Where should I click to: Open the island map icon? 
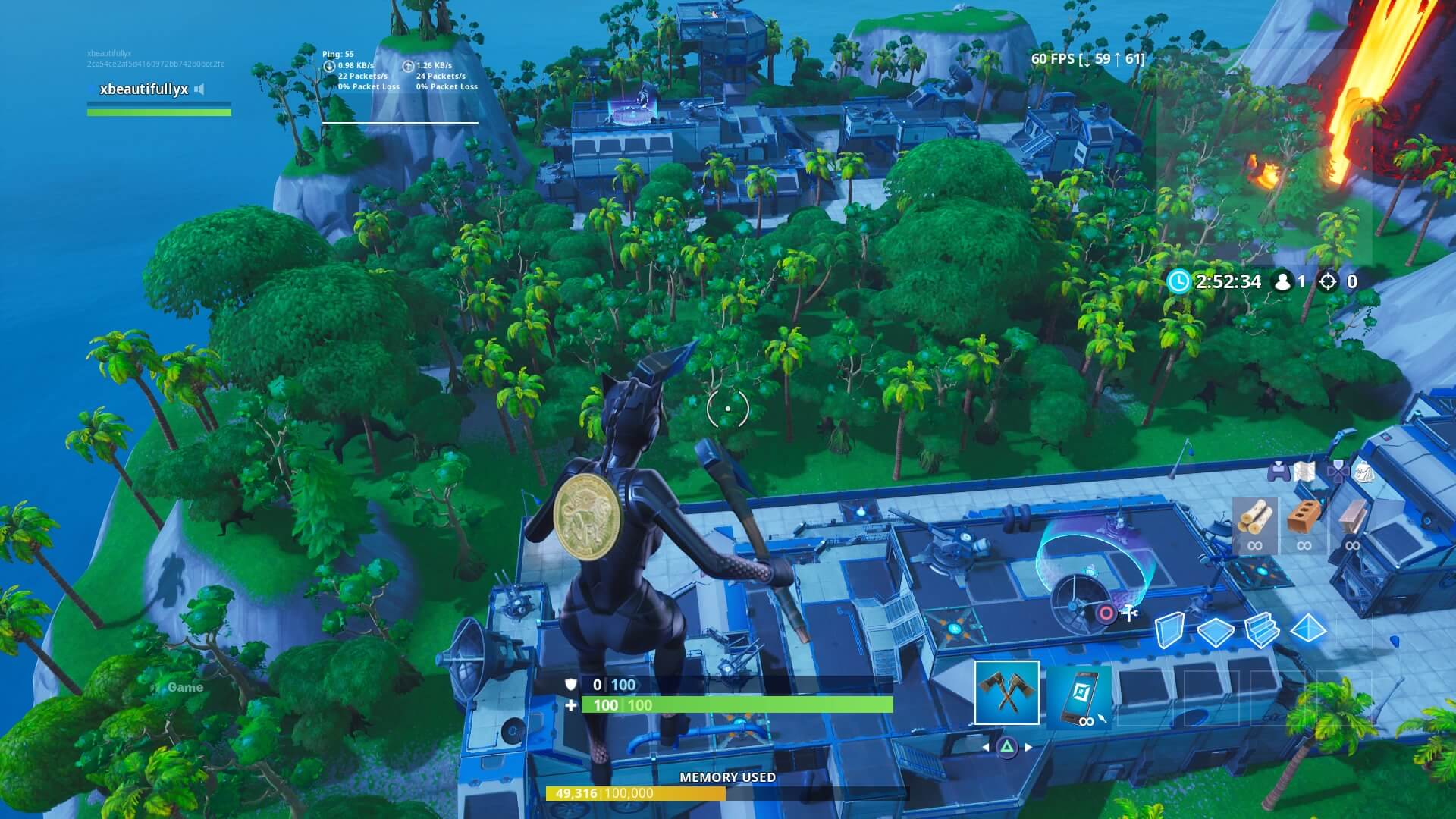[1304, 472]
